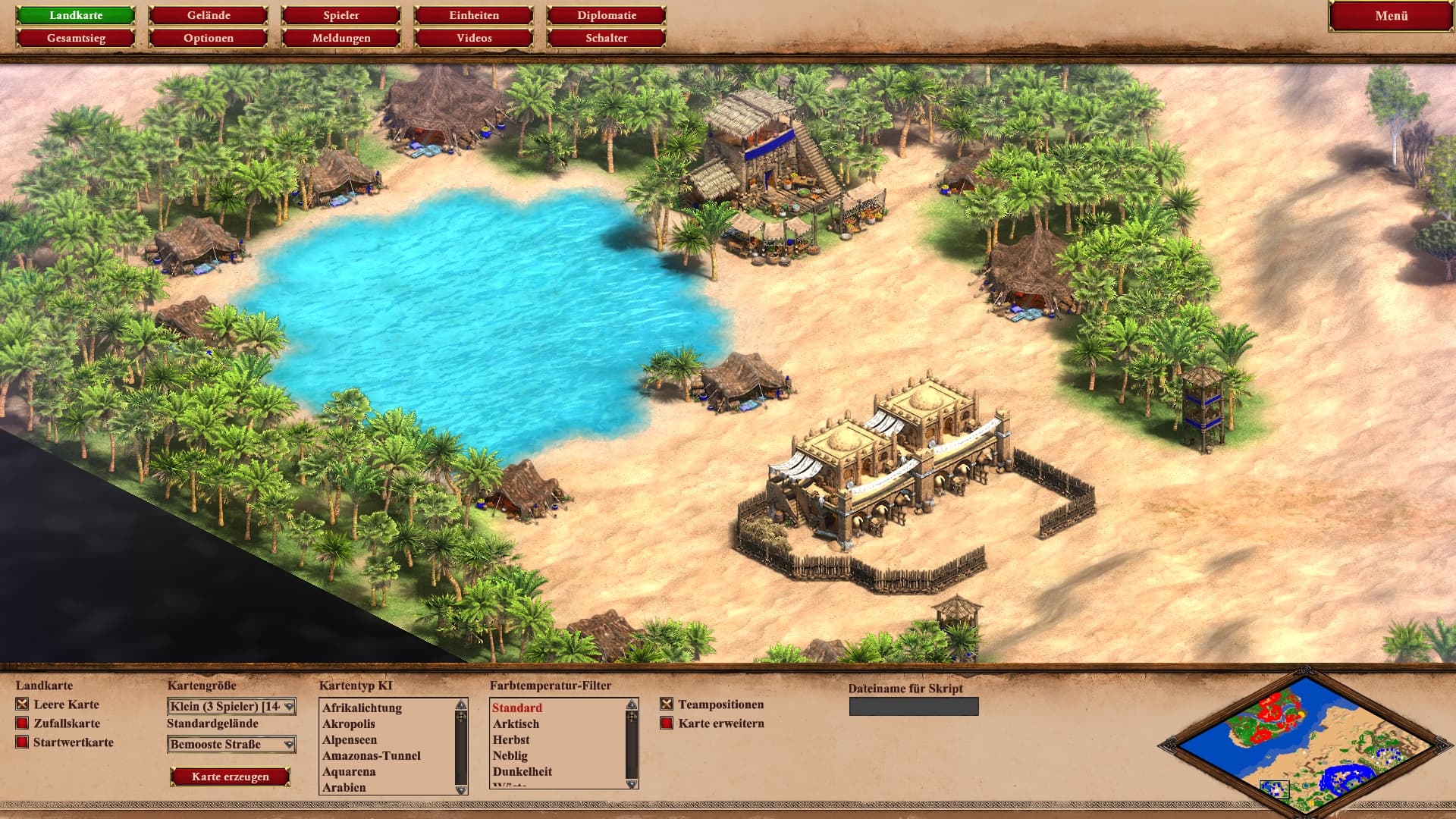Image resolution: width=1456 pixels, height=819 pixels.
Task: Open the Kartengröße dropdown
Action: coord(231,707)
